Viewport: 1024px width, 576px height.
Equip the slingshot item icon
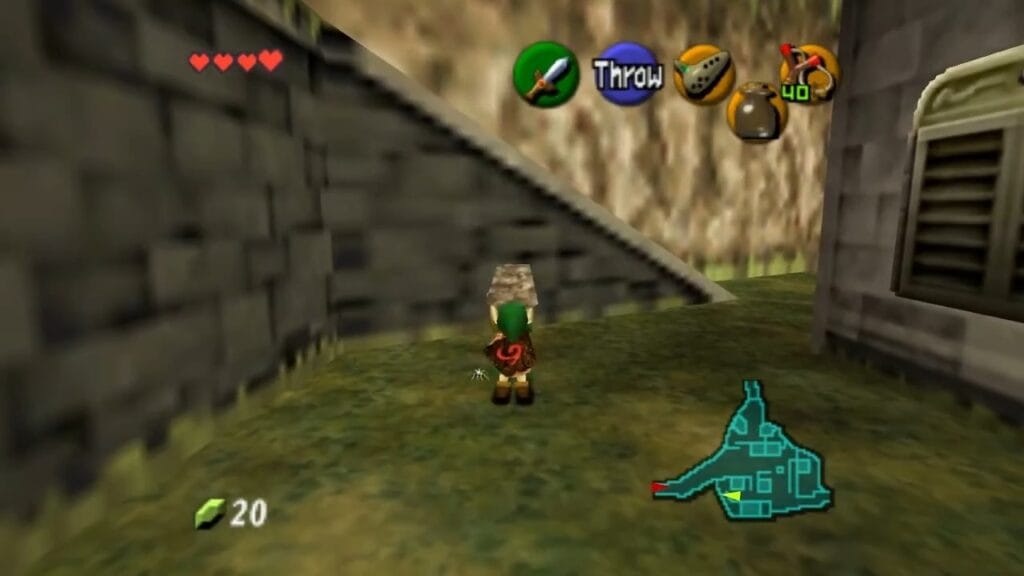809,73
